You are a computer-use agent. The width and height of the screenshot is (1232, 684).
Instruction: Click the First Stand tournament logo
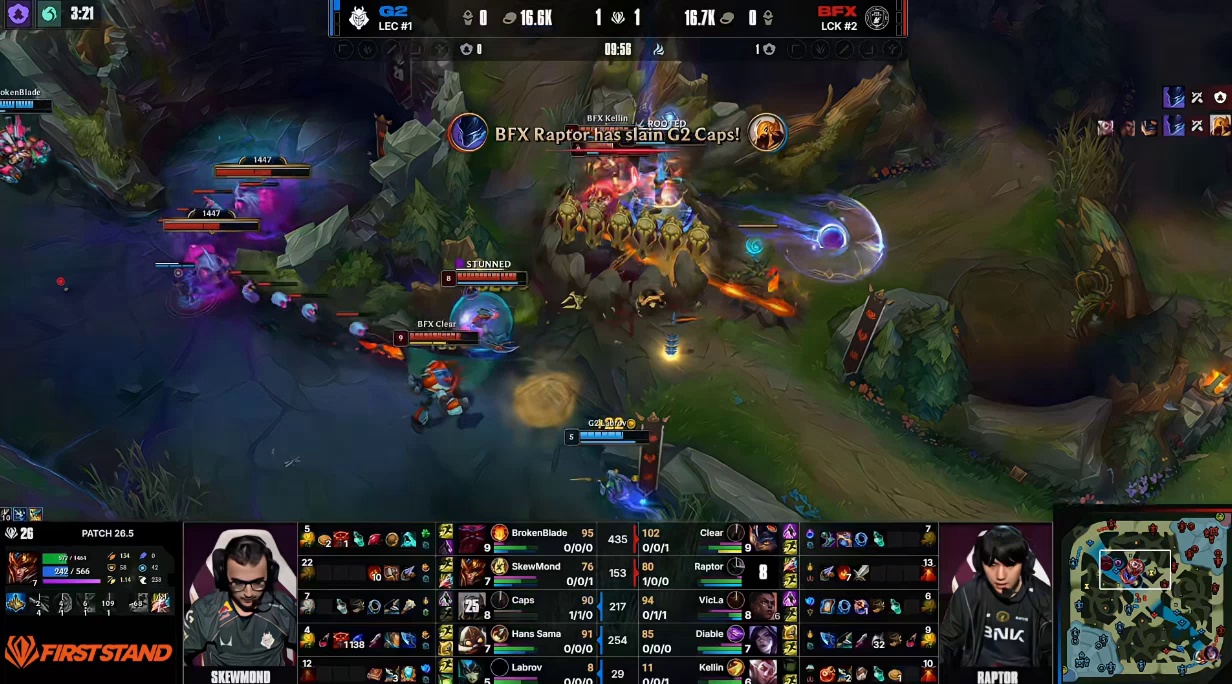tap(88, 653)
